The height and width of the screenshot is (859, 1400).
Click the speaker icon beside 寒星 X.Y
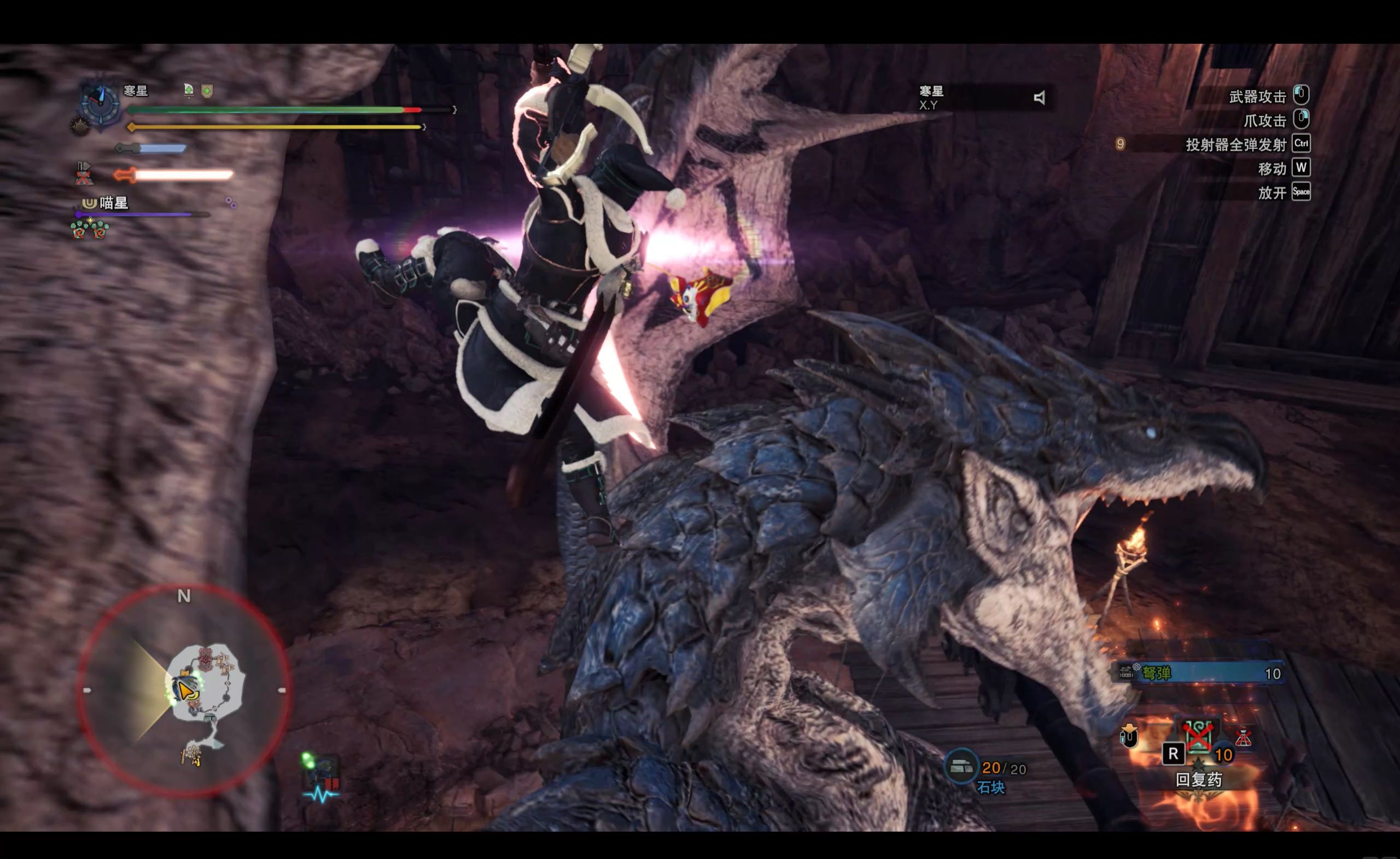coord(1039,98)
